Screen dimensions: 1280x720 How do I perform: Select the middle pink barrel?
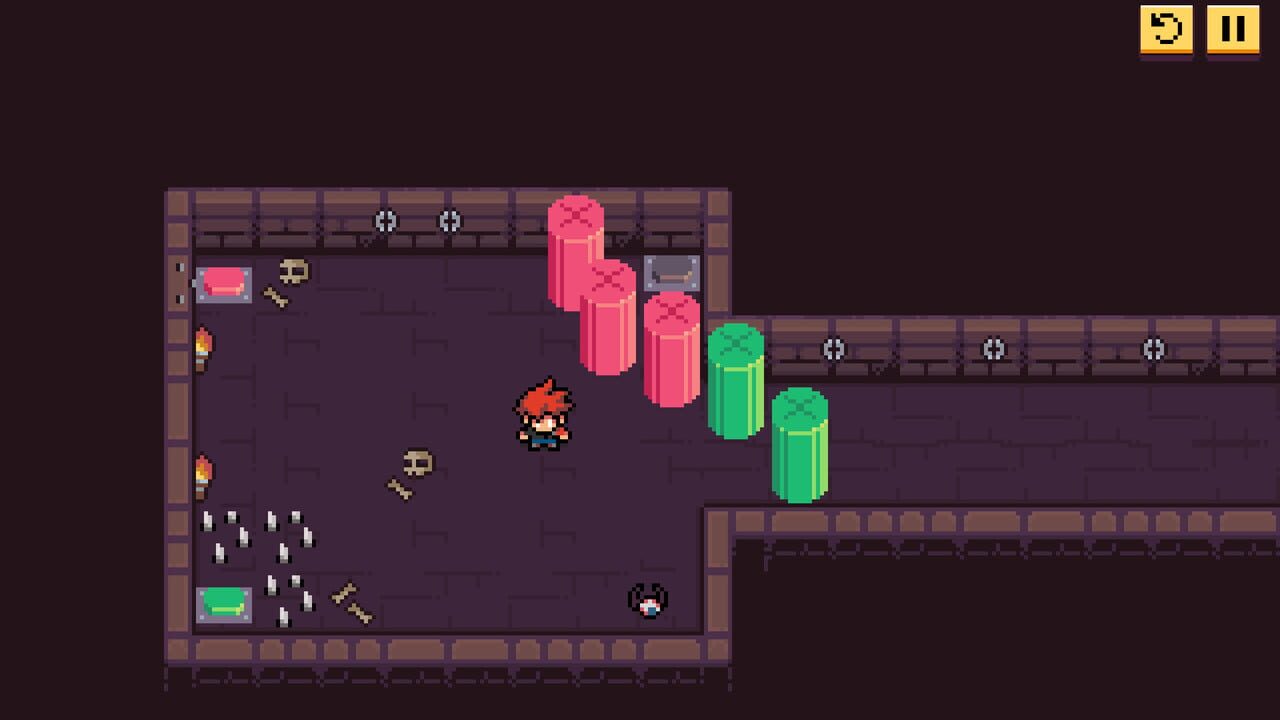tap(613, 320)
